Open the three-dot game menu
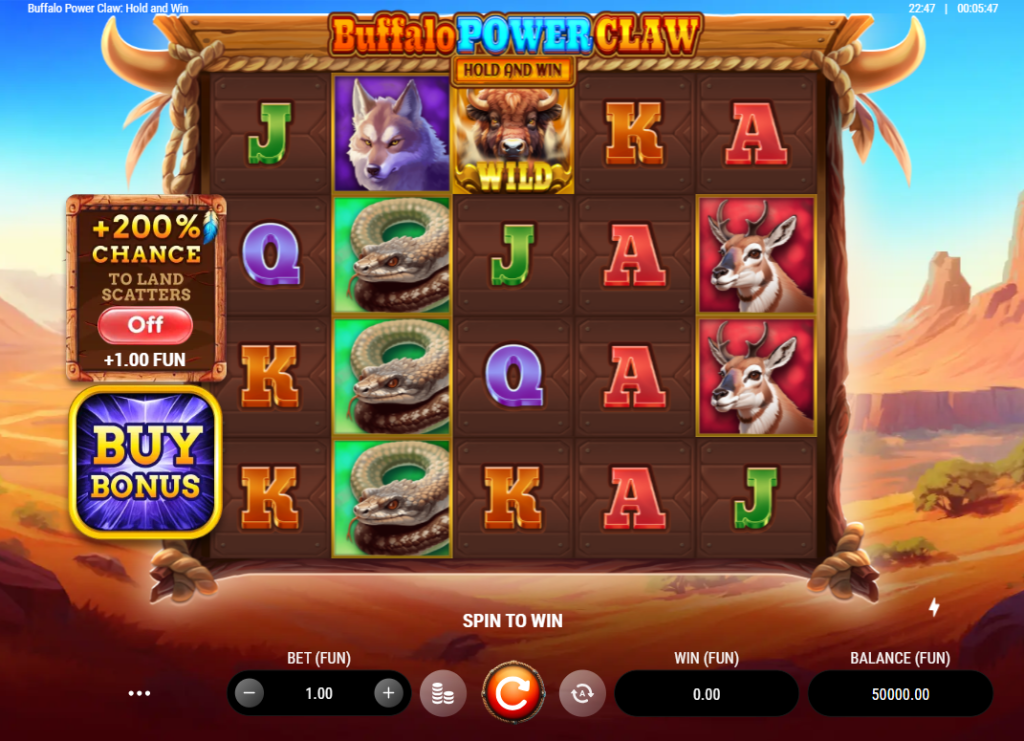Image resolution: width=1024 pixels, height=741 pixels. (140, 693)
